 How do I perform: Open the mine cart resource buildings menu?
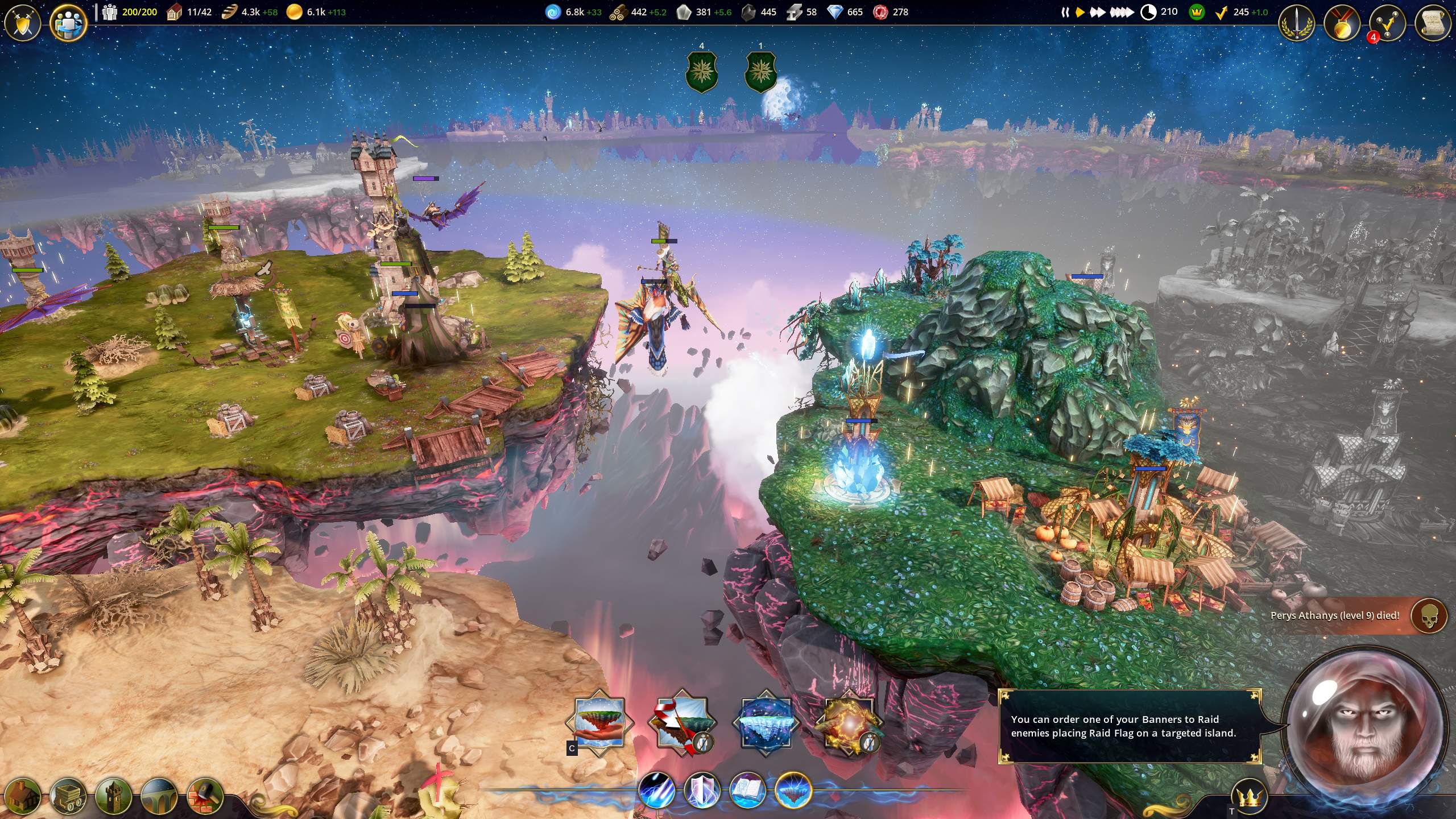68,795
